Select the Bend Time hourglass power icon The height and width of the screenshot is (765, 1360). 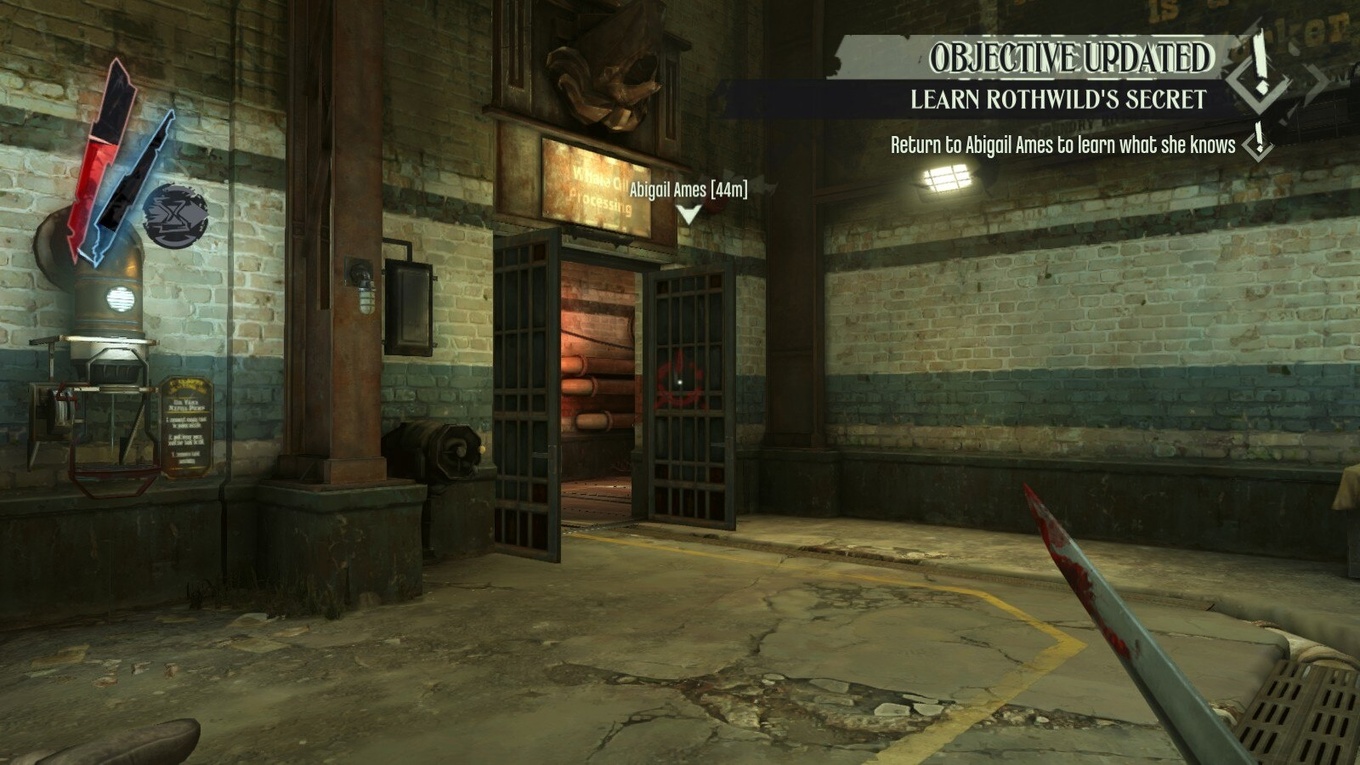coord(176,216)
